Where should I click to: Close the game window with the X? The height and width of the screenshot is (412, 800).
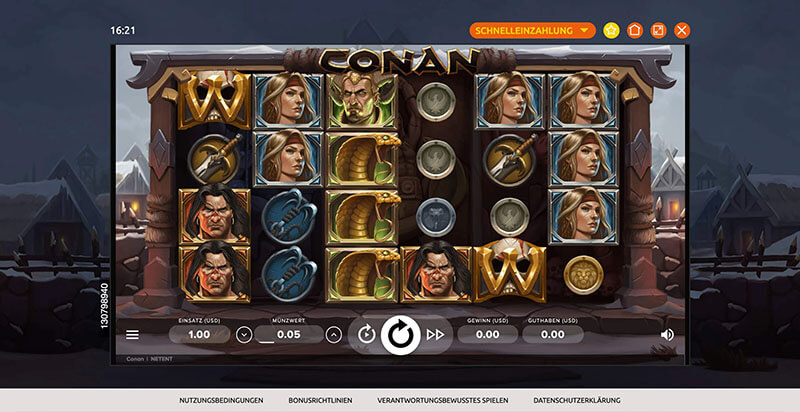tap(682, 30)
